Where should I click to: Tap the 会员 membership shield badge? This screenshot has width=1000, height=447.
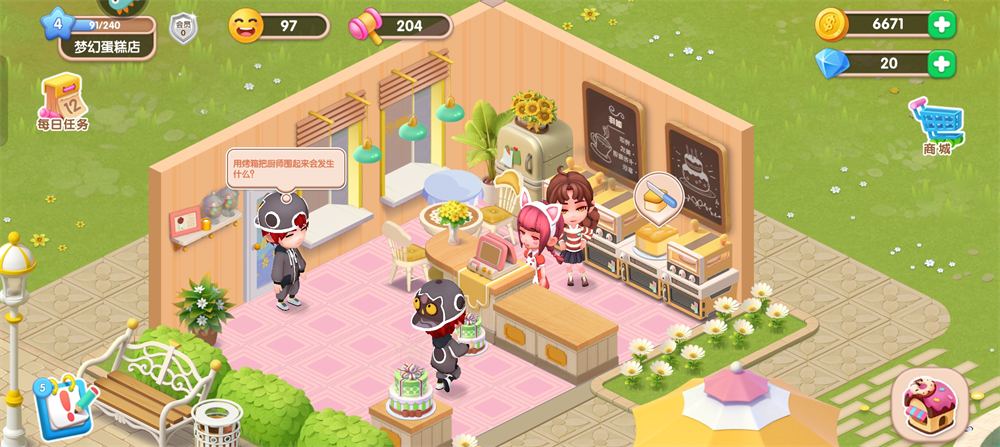click(x=183, y=28)
